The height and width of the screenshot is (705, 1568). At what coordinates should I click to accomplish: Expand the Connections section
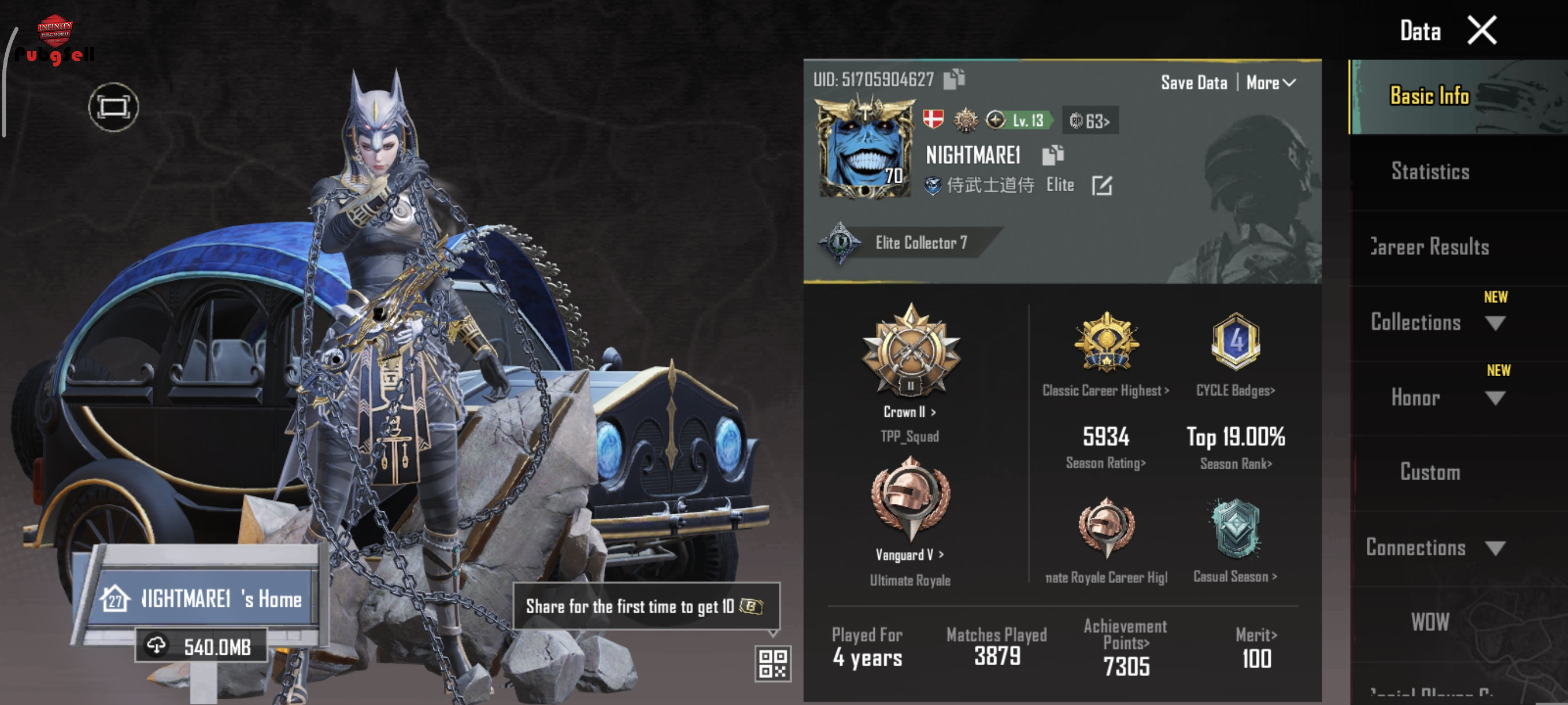[x=1495, y=548]
